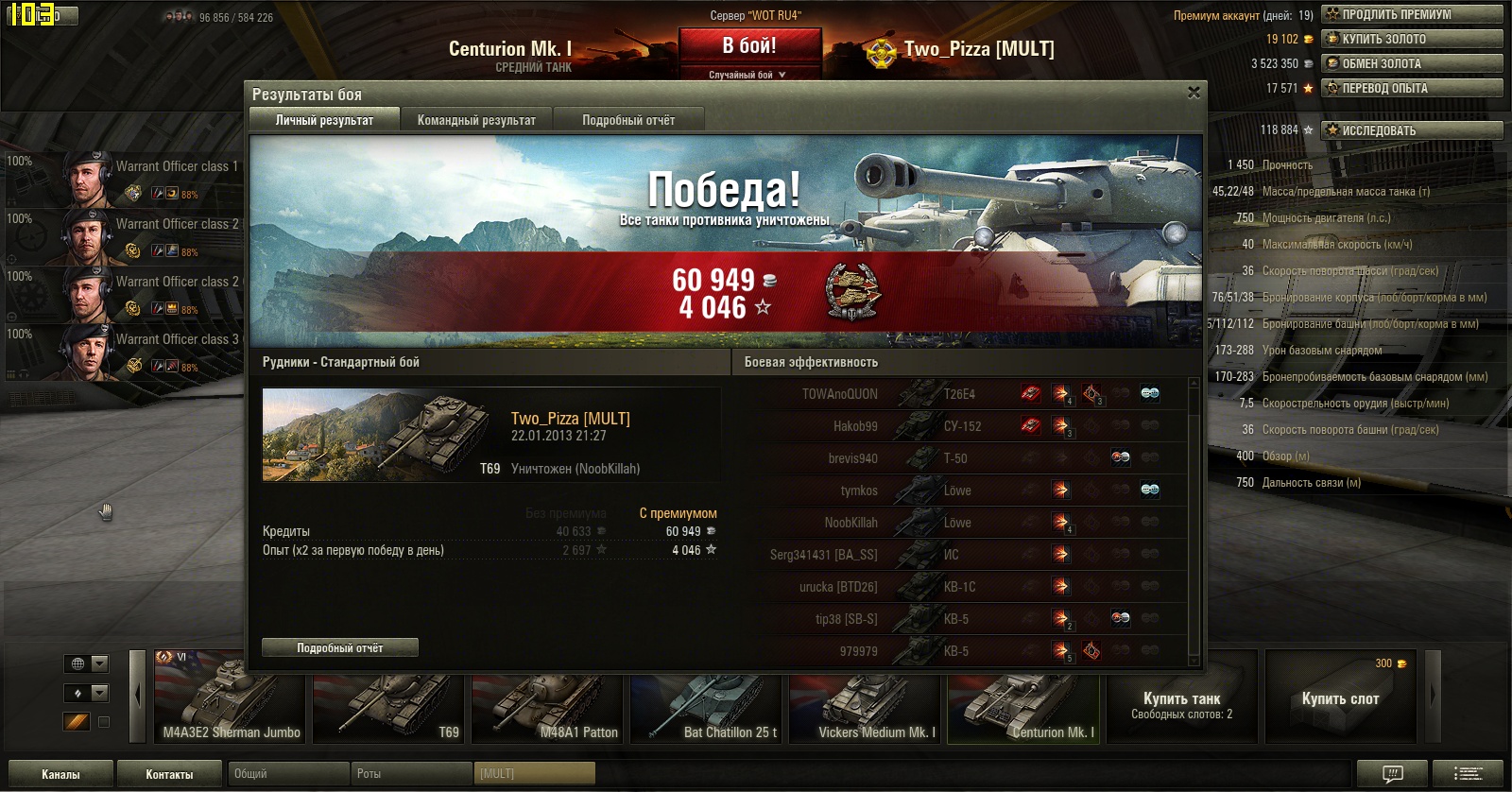Open the Контакты contacts list

click(169, 774)
